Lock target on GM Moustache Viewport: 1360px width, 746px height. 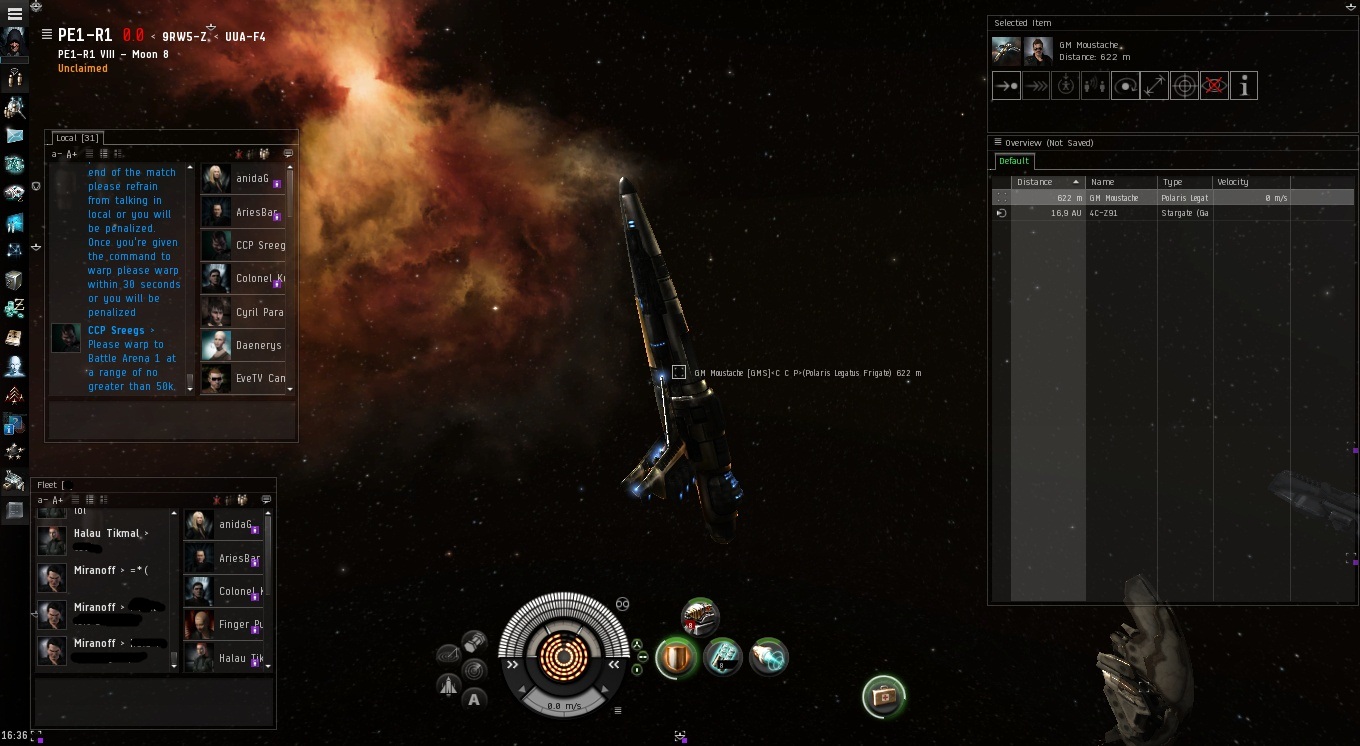1184,86
